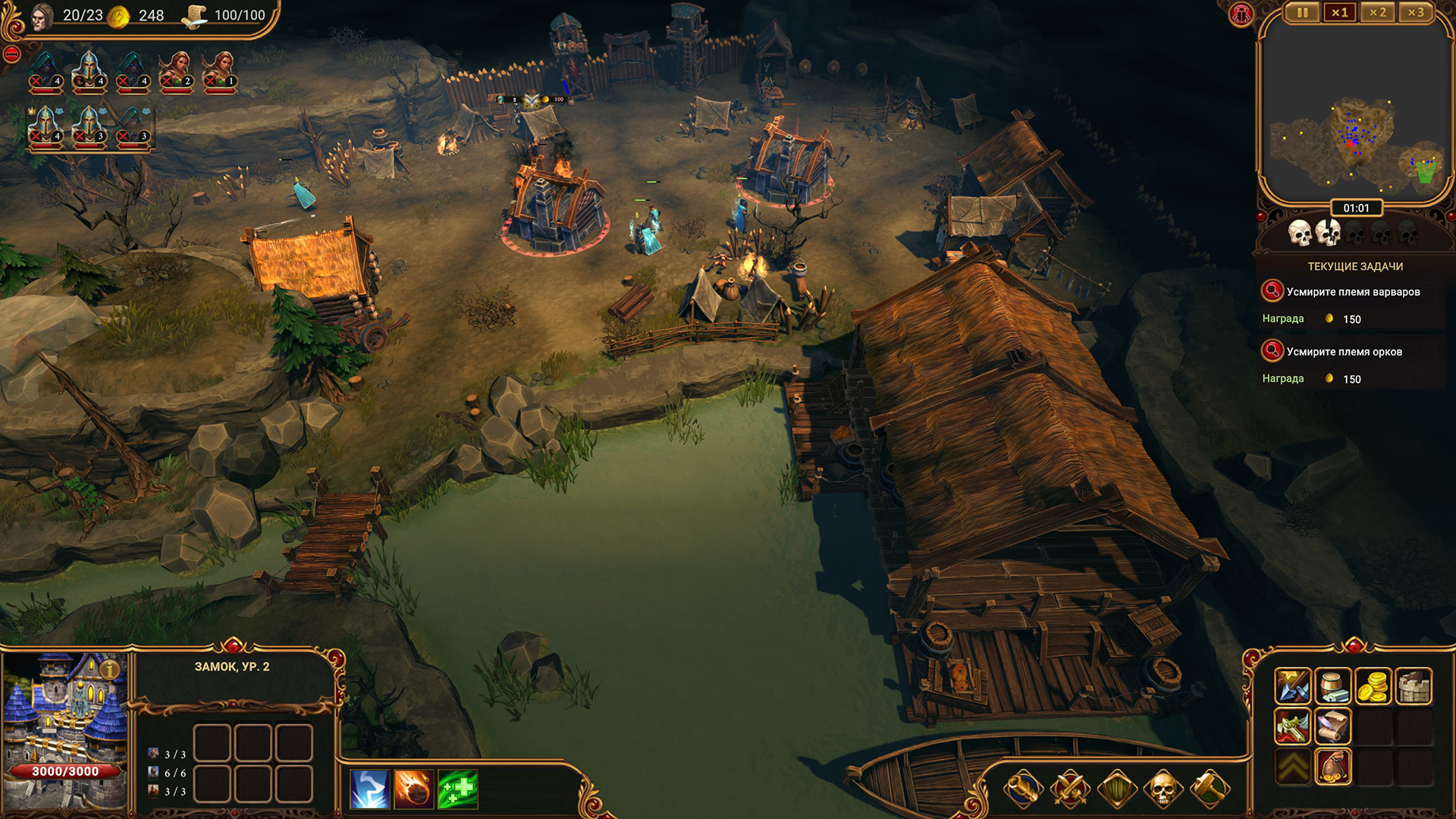Pause the game with the pause button

point(1302,13)
